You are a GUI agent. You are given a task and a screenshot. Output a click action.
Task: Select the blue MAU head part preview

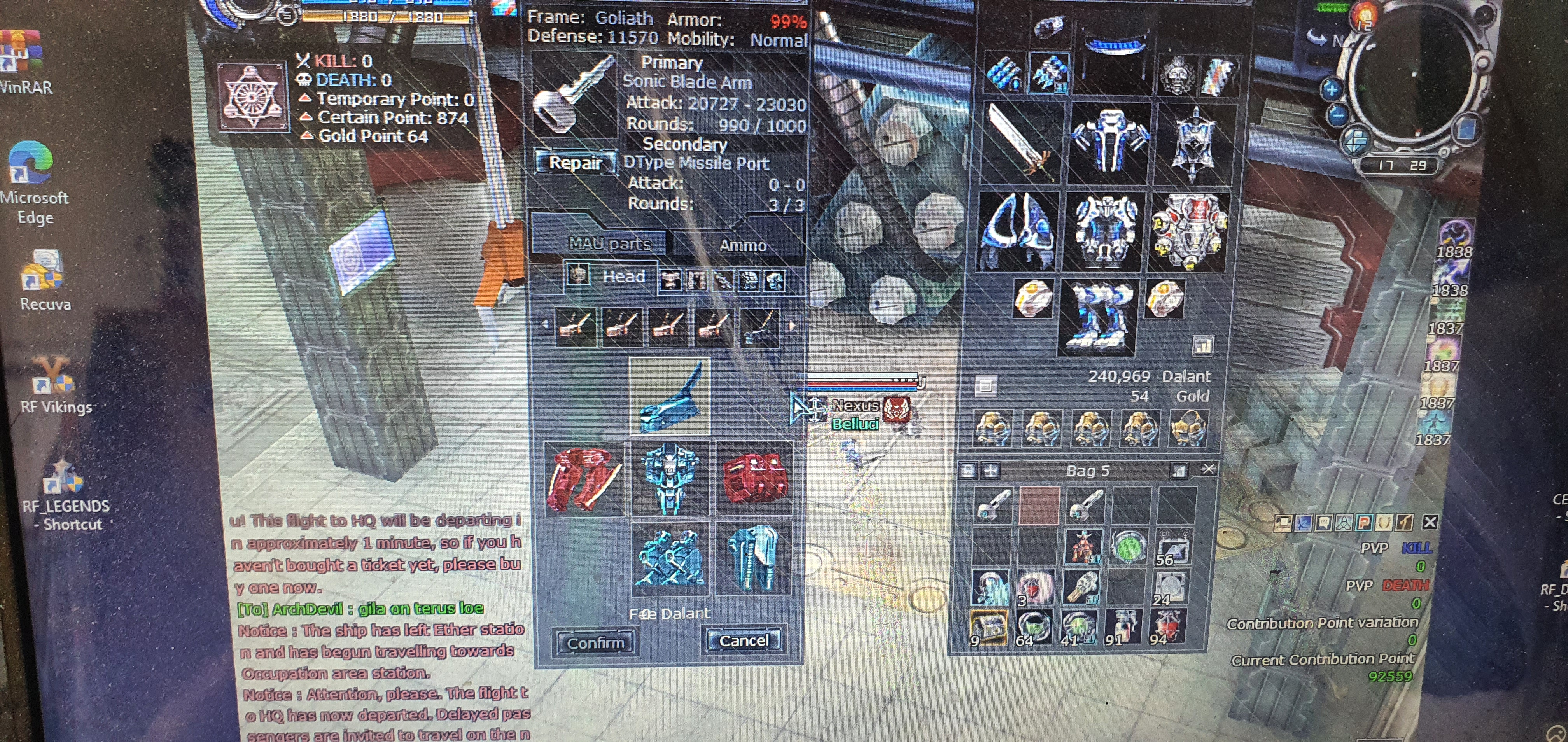tap(669, 396)
